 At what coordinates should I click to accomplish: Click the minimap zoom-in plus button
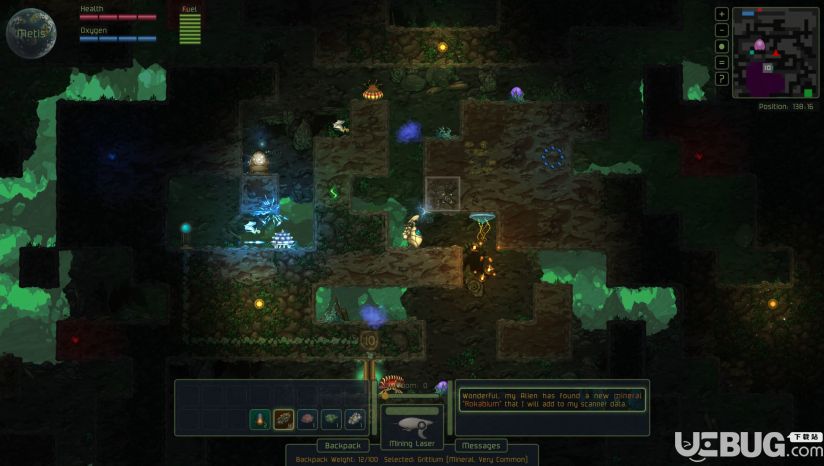click(x=722, y=14)
